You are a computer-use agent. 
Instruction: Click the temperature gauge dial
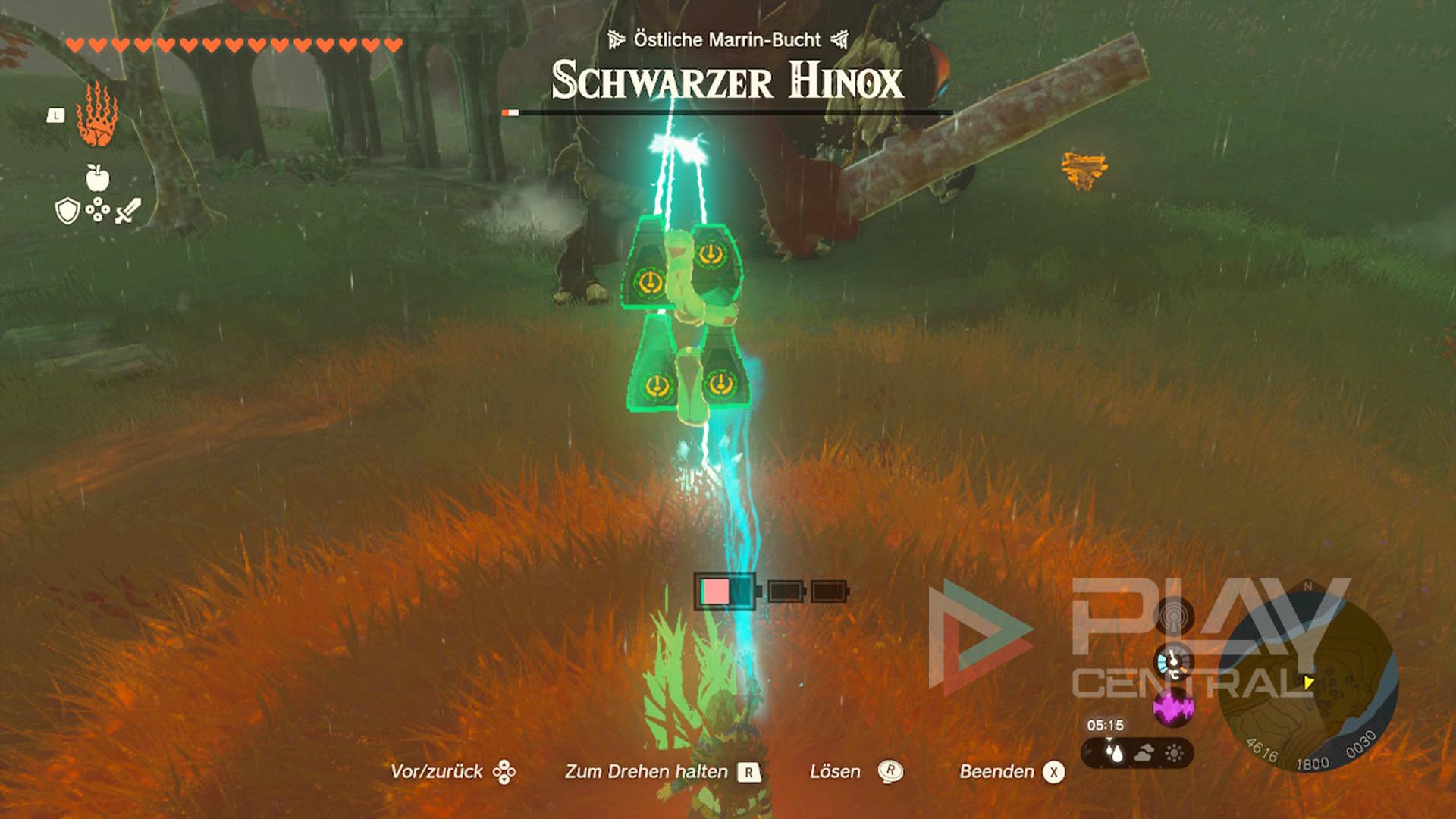1172,662
